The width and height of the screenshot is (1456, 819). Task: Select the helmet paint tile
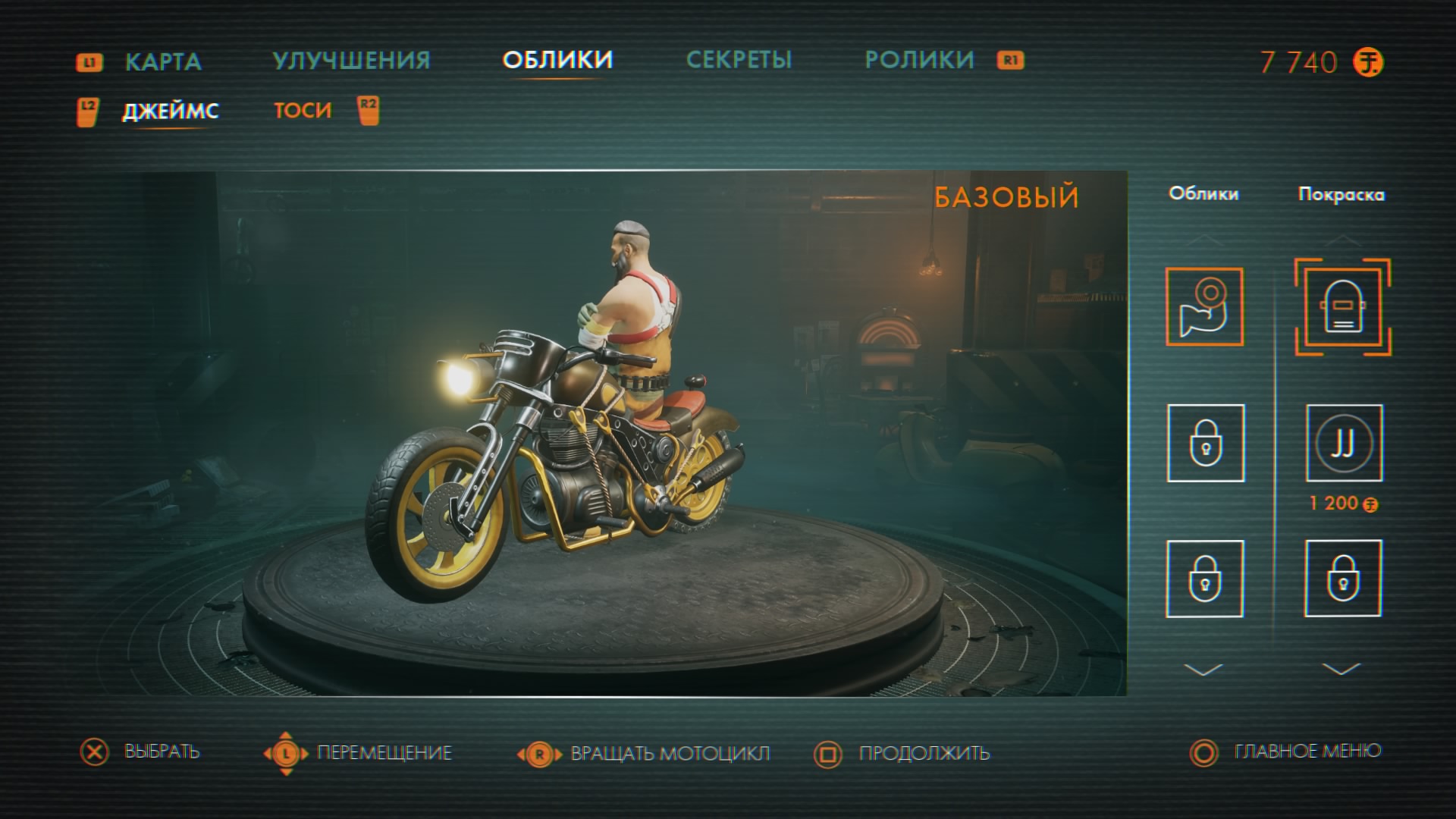[x=1342, y=307]
